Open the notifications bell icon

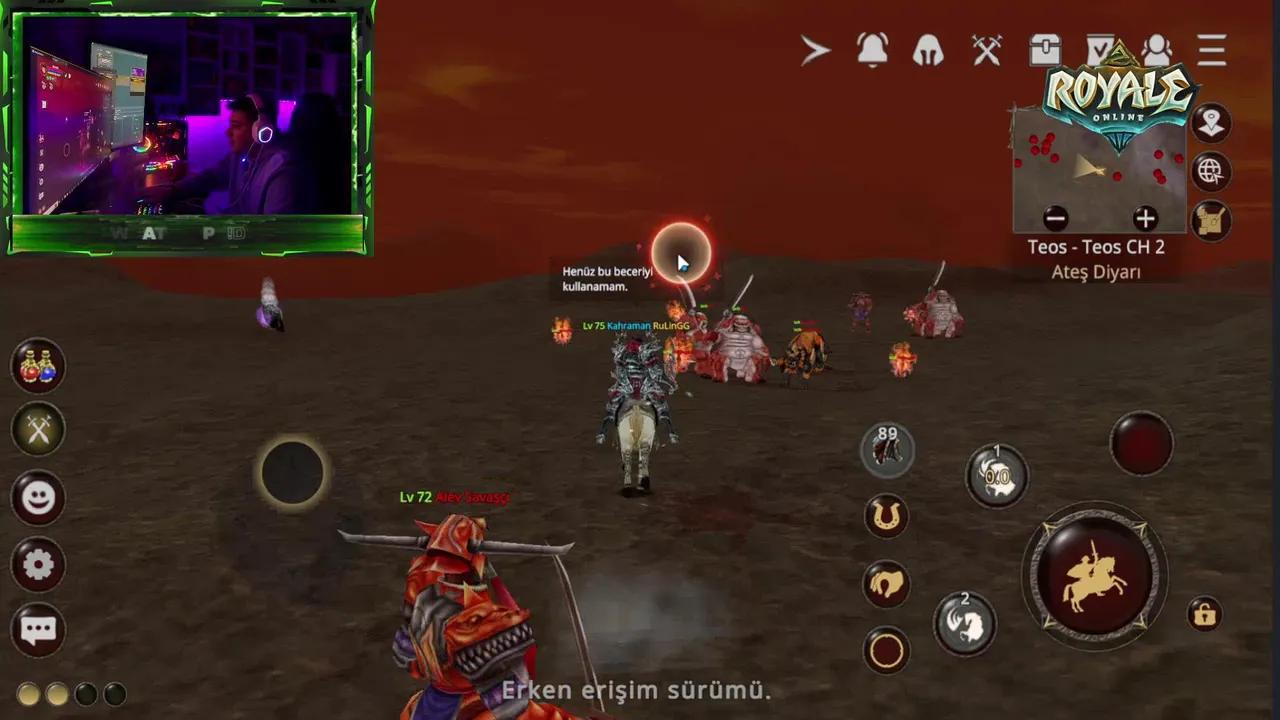click(x=873, y=52)
